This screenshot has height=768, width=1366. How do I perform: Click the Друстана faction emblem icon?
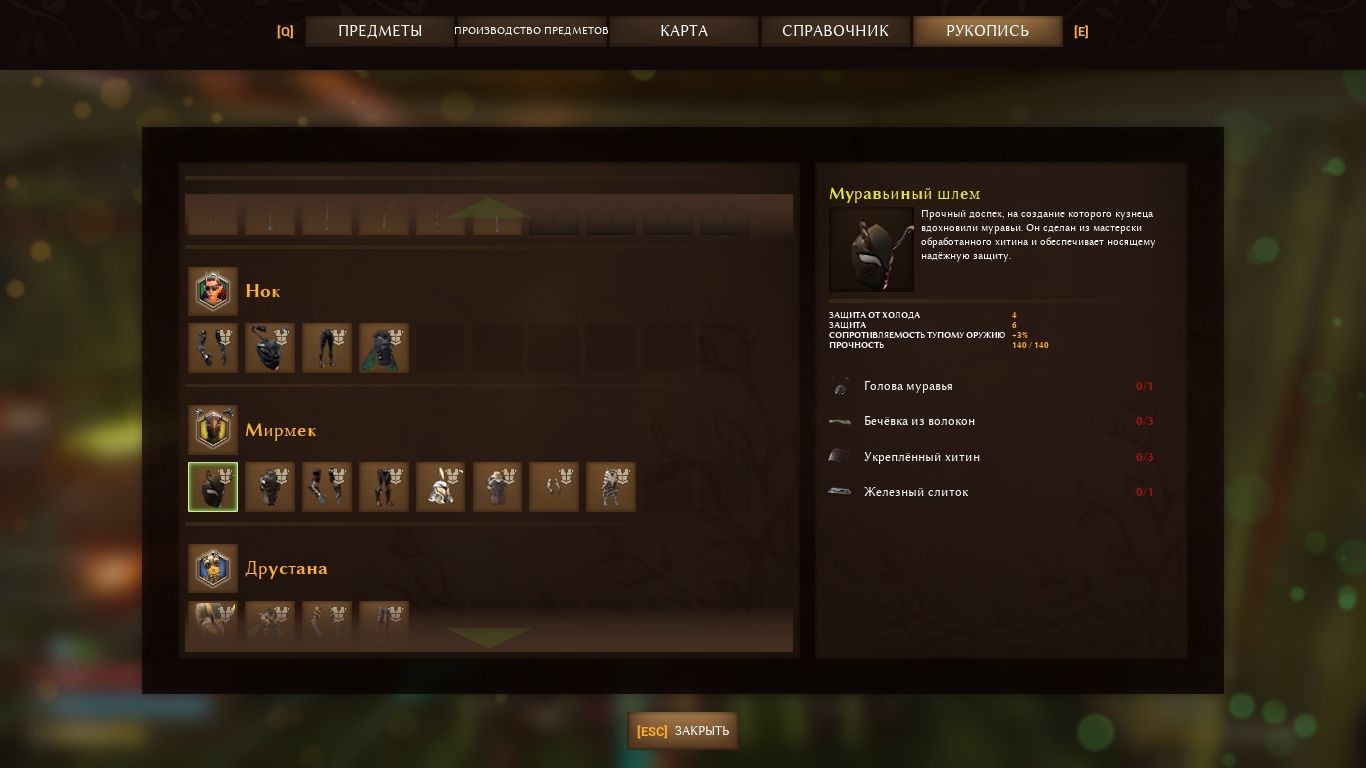click(x=213, y=568)
